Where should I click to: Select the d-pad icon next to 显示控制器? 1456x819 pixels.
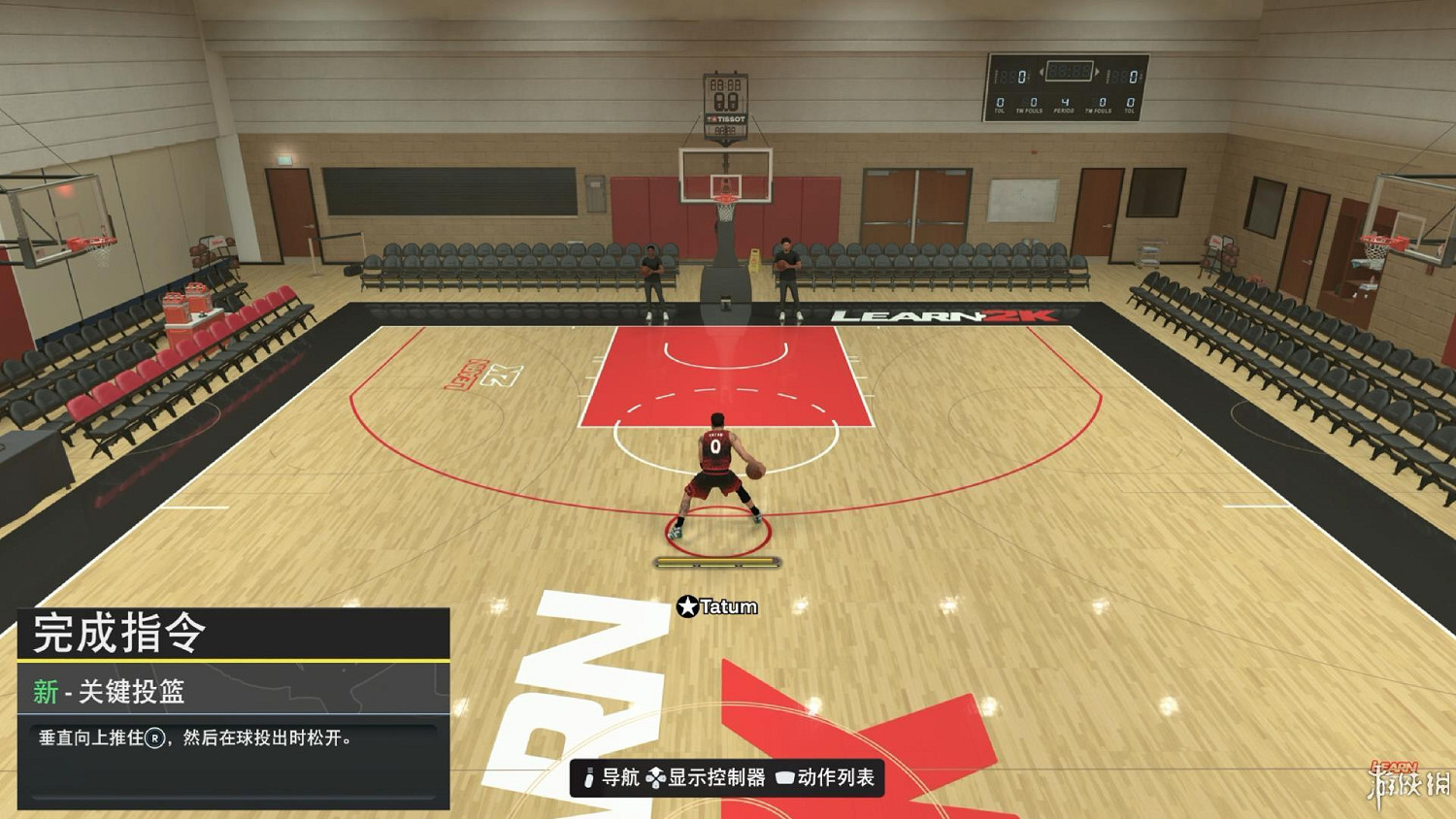point(658,776)
